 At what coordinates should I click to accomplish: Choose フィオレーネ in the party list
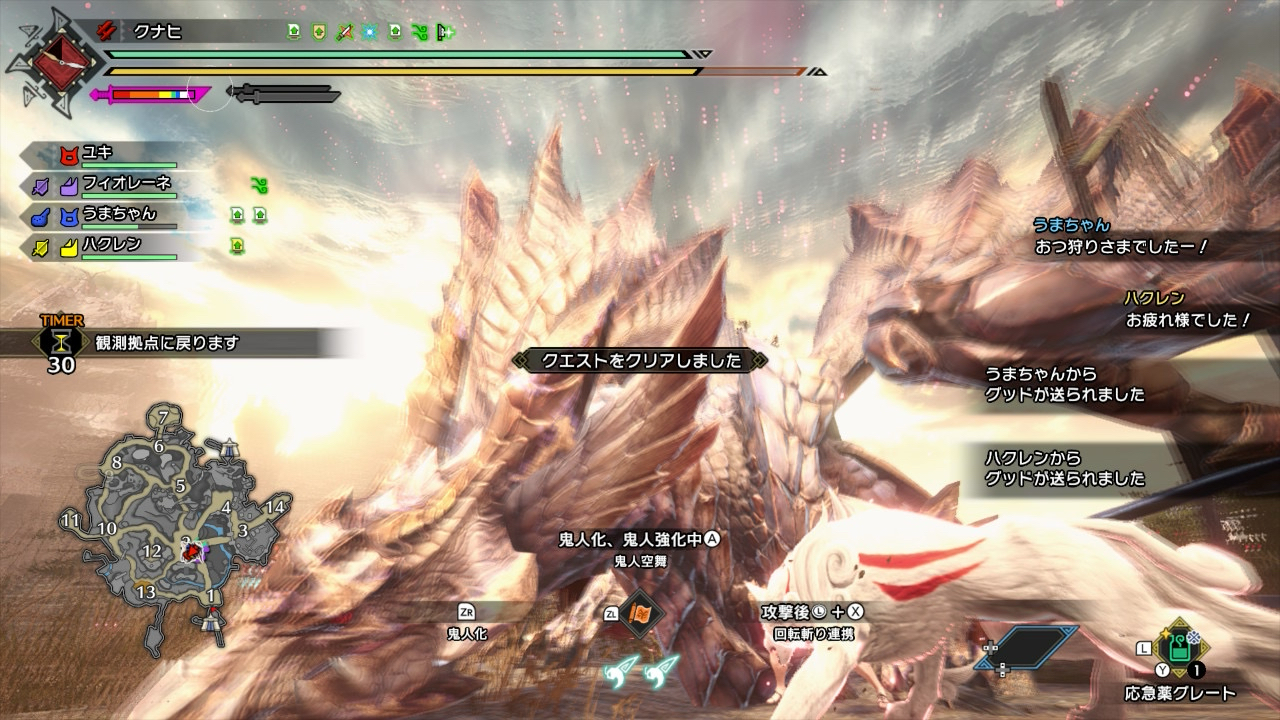pyautogui.click(x=126, y=184)
